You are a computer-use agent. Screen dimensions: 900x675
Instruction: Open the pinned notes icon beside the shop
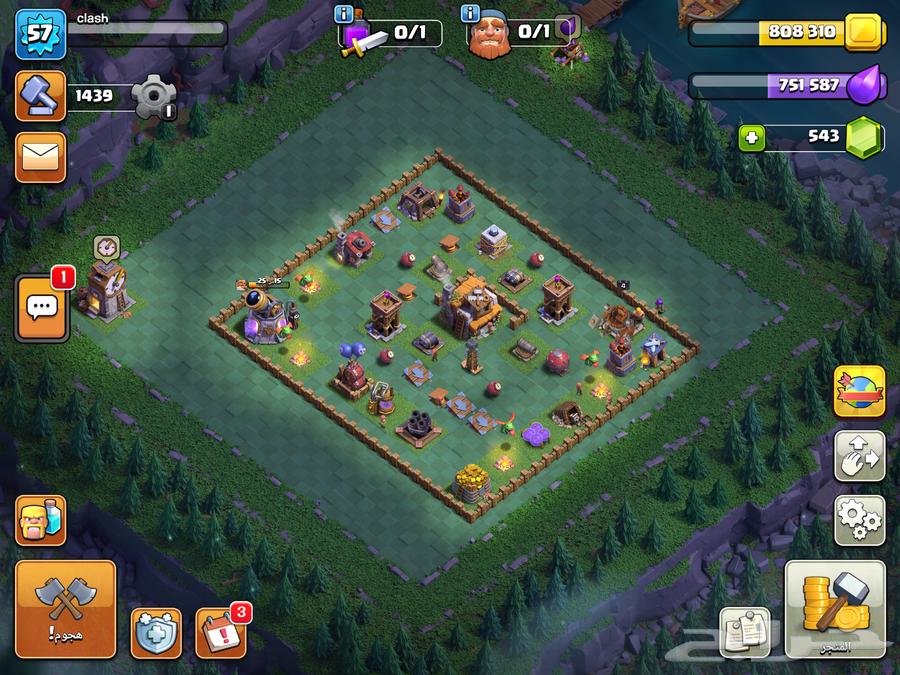pyautogui.click(x=745, y=631)
